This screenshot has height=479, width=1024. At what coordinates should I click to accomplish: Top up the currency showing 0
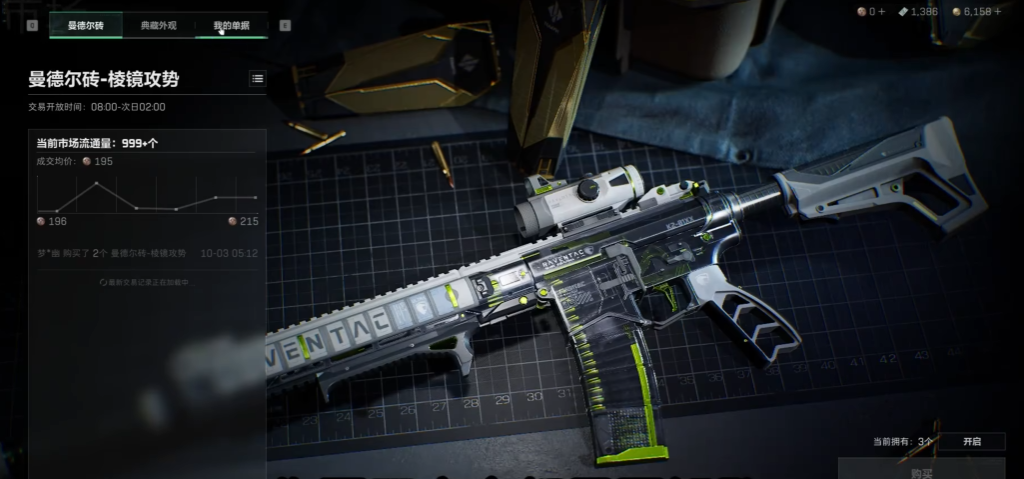point(882,12)
